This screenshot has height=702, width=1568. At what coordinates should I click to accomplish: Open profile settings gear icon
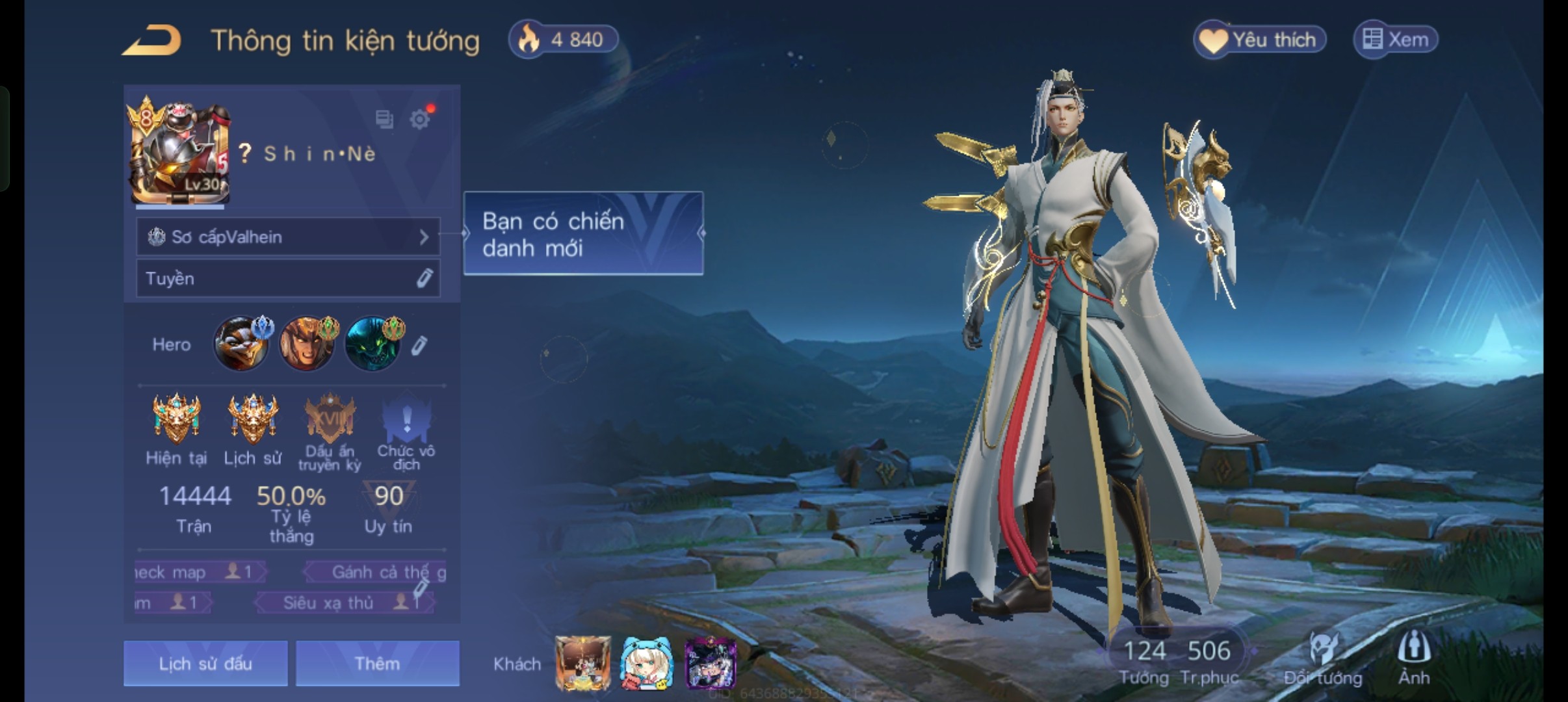coord(420,119)
